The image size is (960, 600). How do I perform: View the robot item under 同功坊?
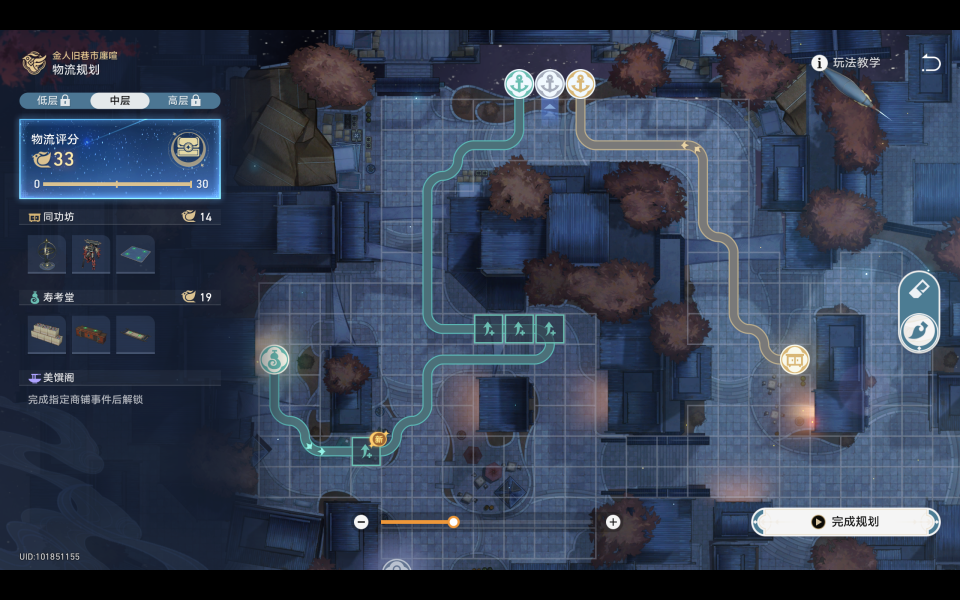[x=91, y=255]
